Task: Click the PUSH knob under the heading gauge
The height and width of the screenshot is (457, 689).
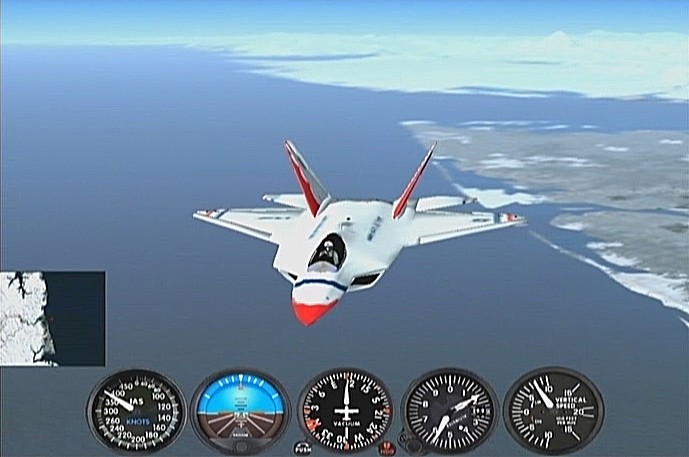Action: (303, 447)
